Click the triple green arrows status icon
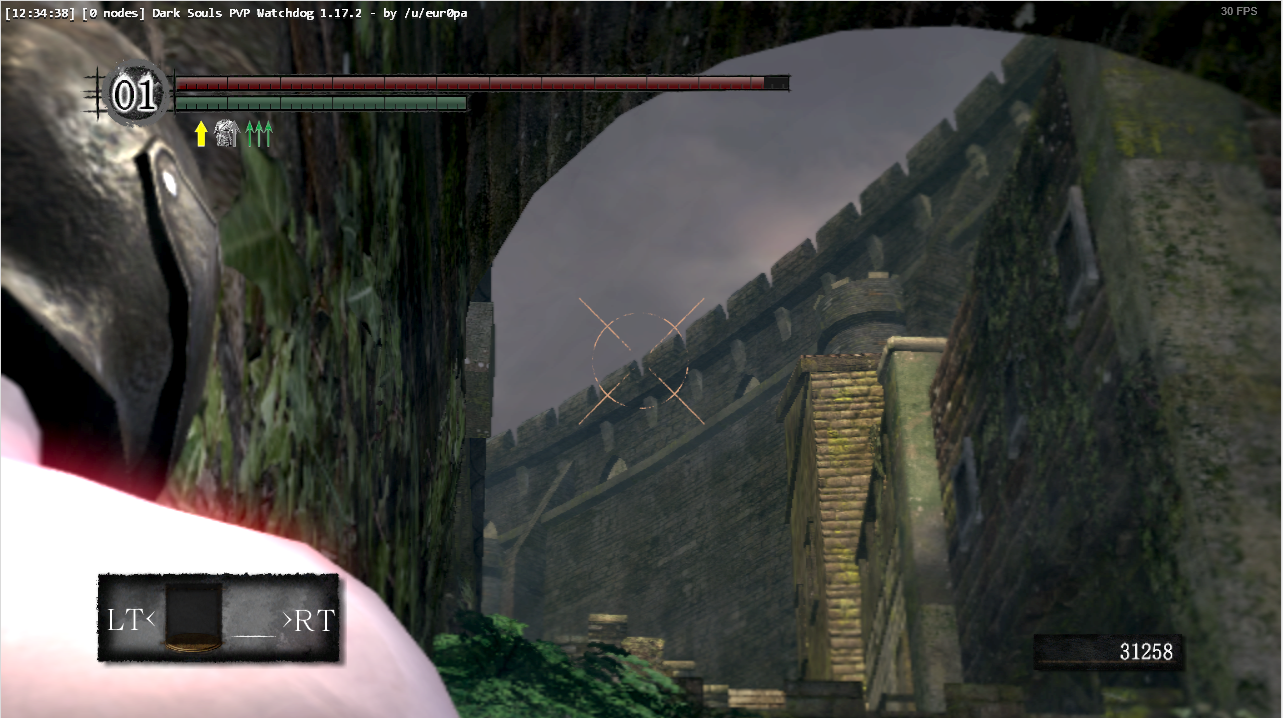This screenshot has width=1283, height=718. tap(259, 134)
